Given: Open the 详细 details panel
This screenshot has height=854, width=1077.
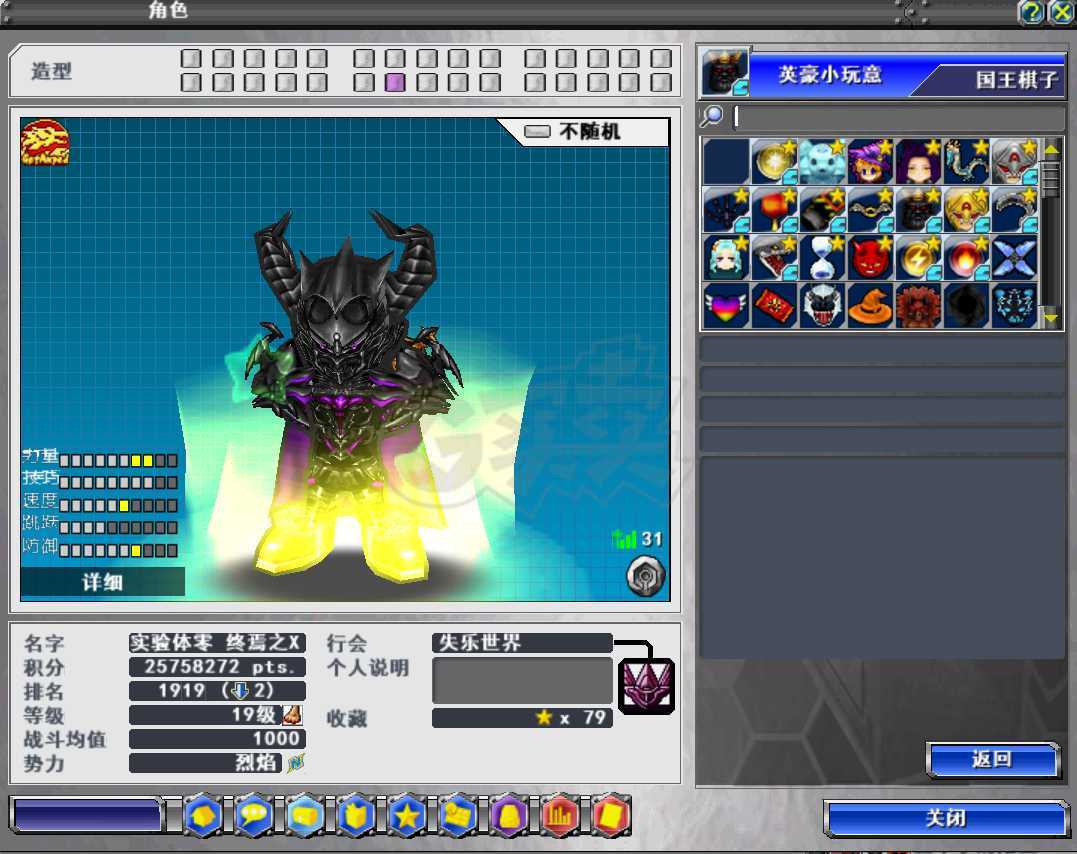Looking at the screenshot, I should click(x=102, y=581).
